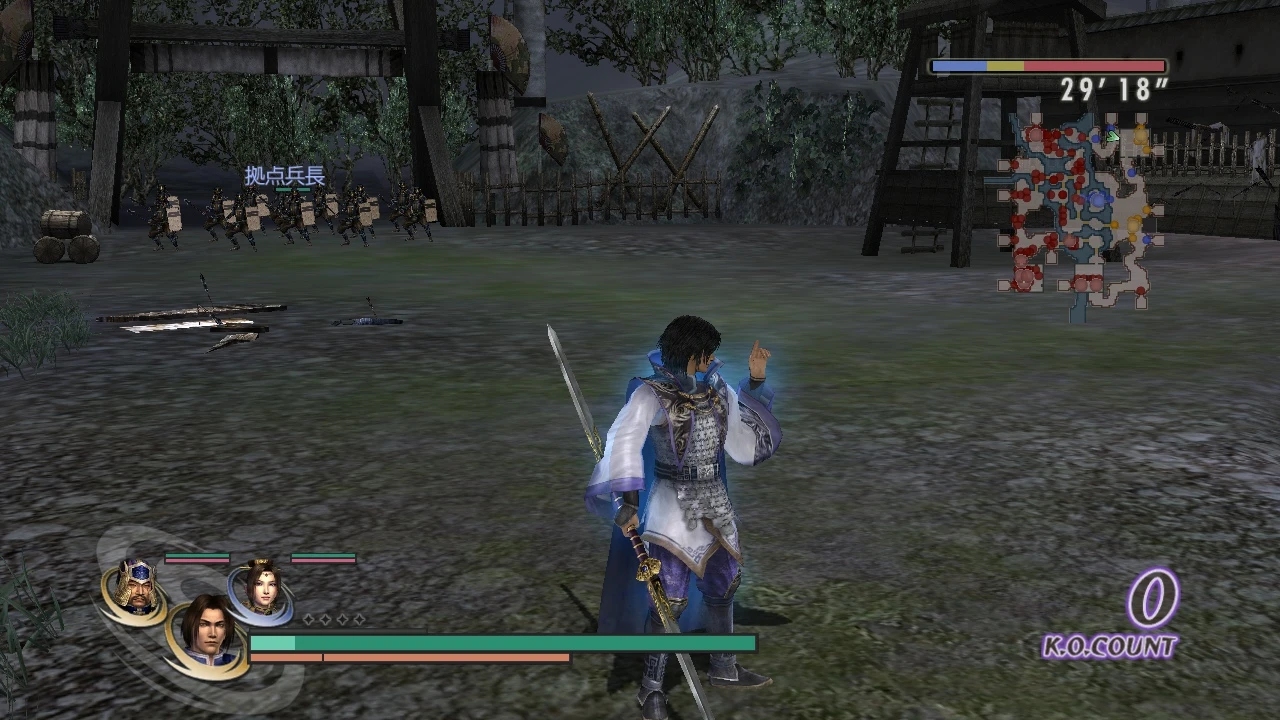Expand the female officer's status bars
Screen dimensions: 1280x720
click(x=322, y=559)
